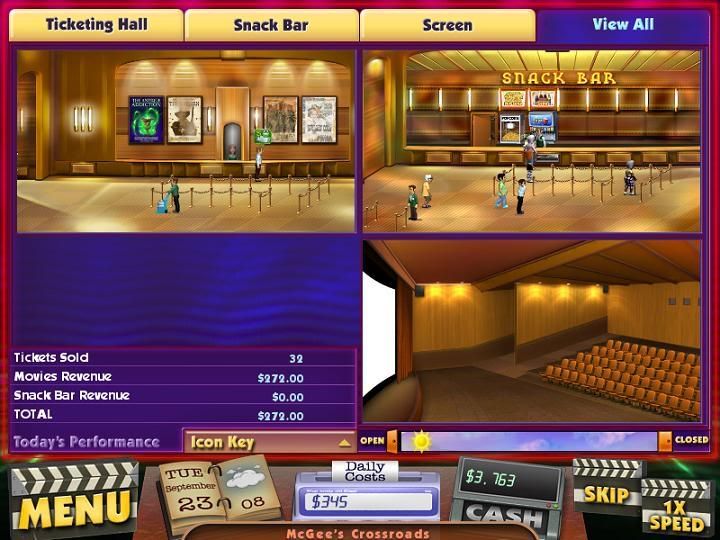Viewport: 720px width, 540px height.
Task: Select the Screen tab
Action: [447, 25]
